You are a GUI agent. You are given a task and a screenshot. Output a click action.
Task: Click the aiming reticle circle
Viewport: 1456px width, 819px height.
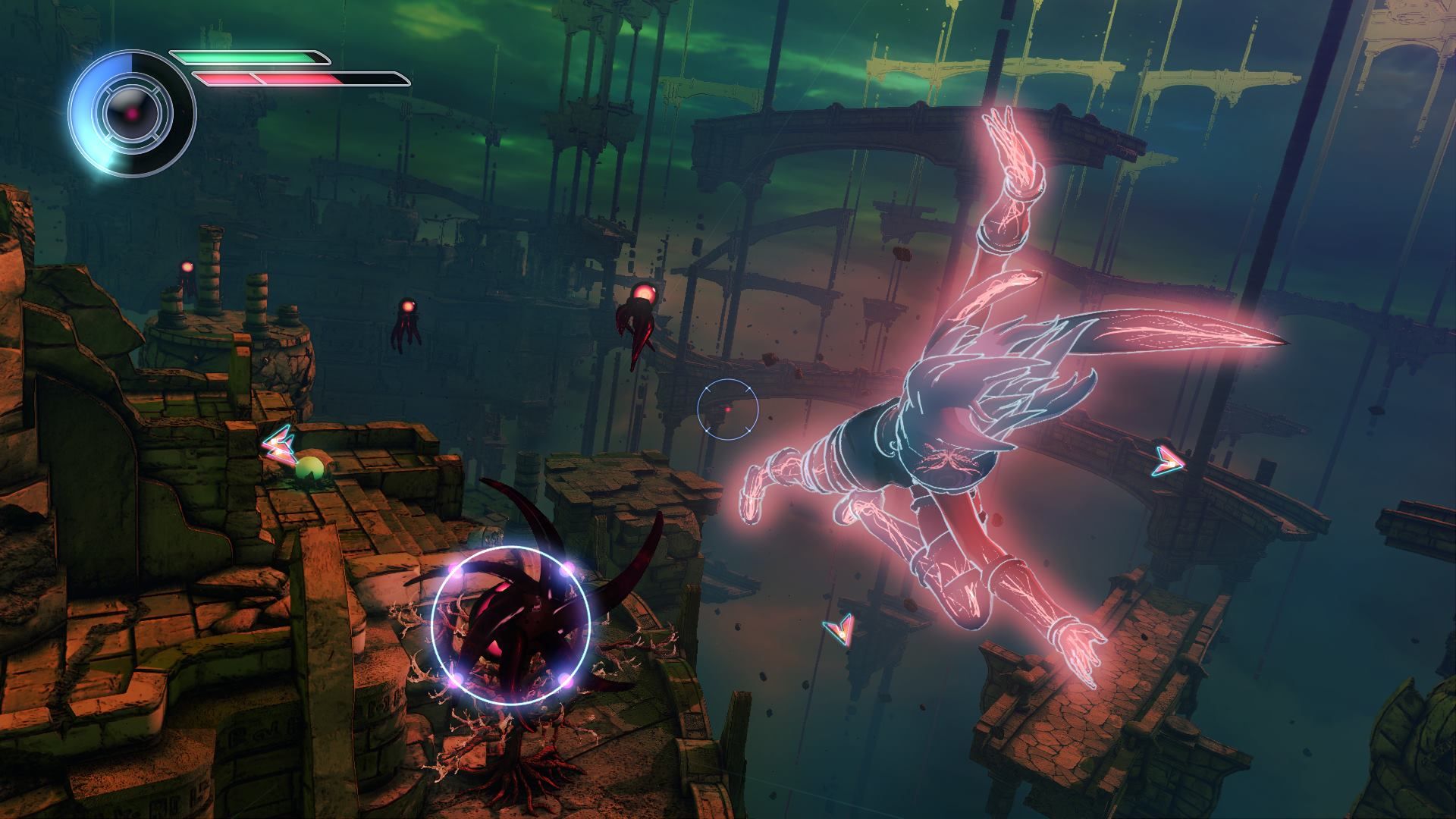tap(727, 409)
